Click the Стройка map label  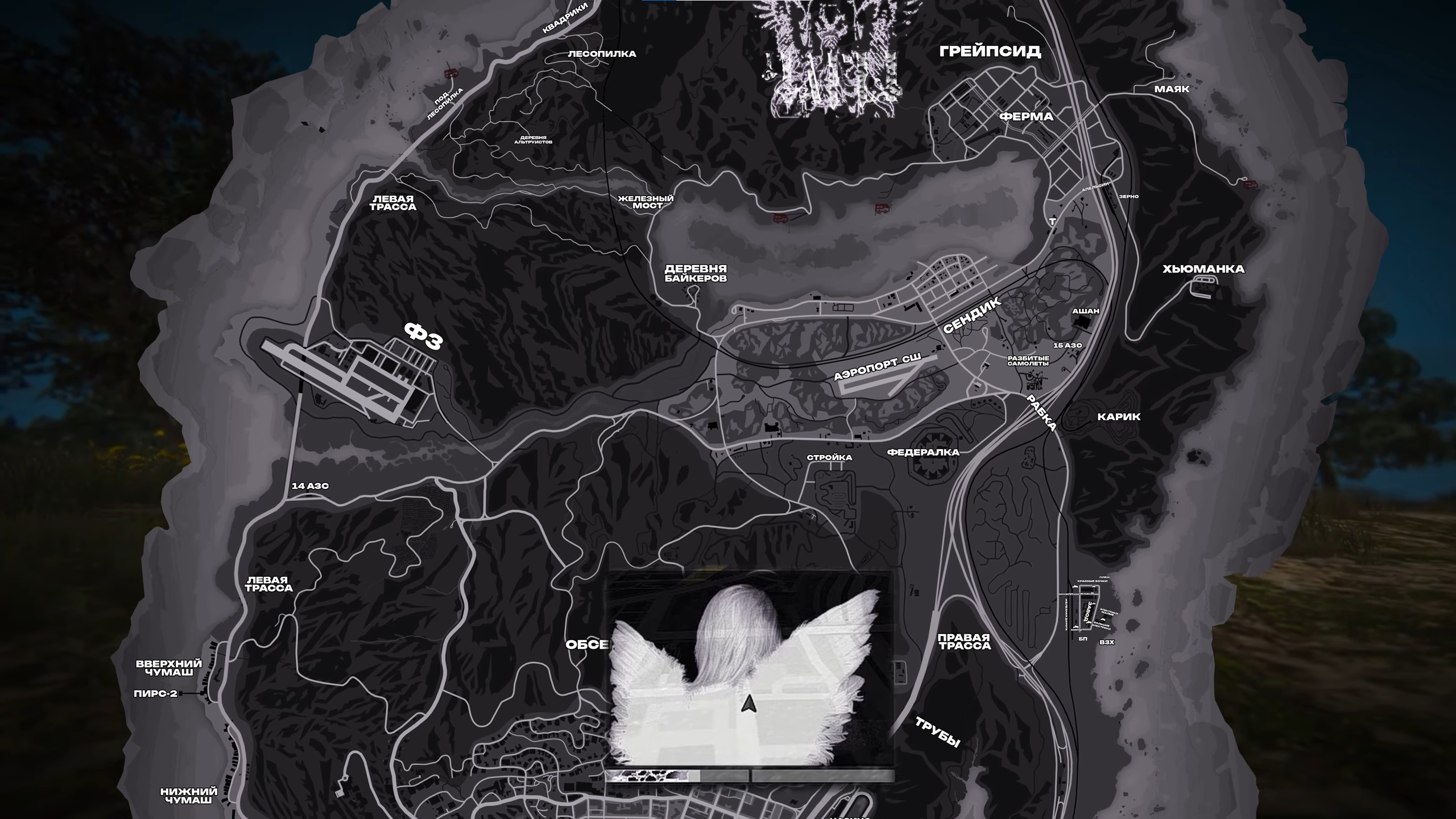point(829,458)
